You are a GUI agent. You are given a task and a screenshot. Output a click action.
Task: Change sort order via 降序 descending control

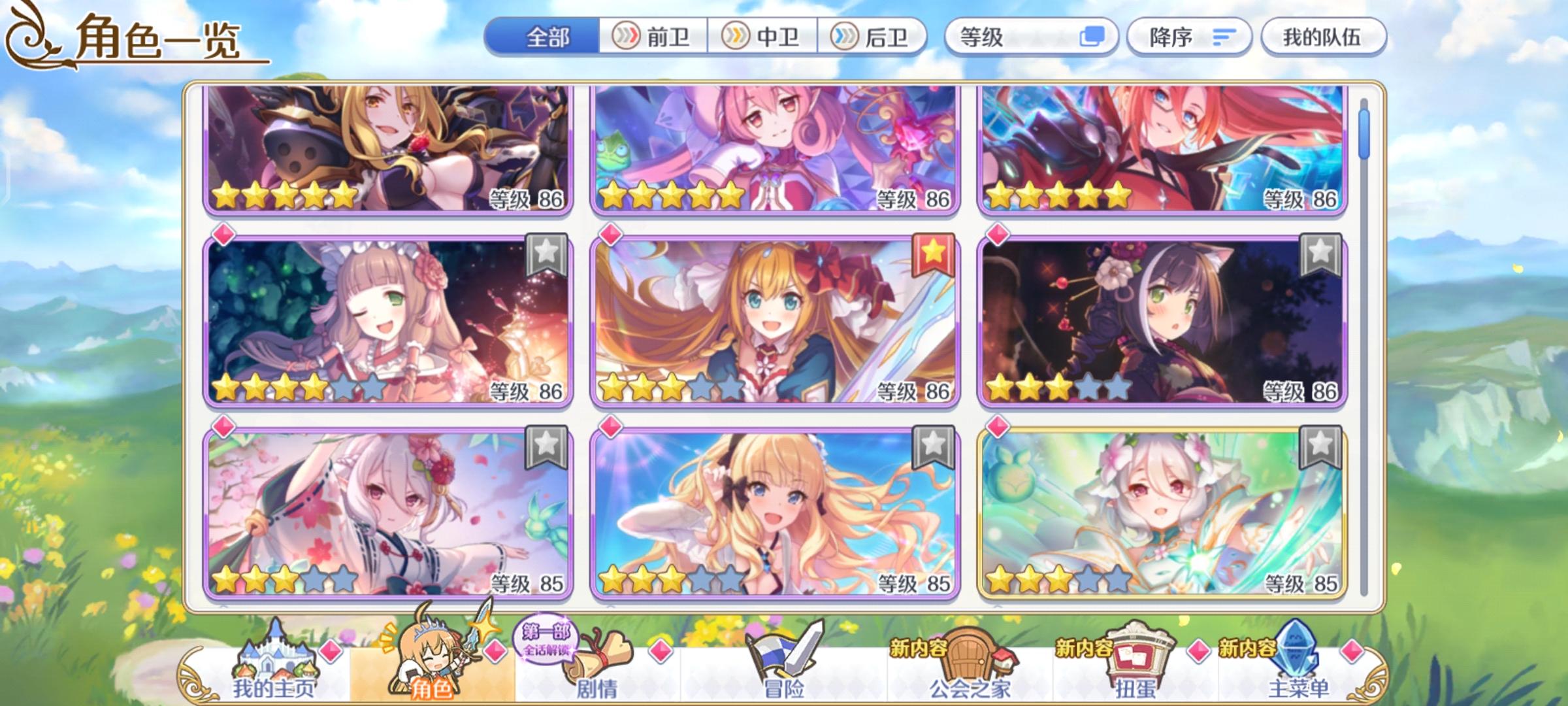1189,38
